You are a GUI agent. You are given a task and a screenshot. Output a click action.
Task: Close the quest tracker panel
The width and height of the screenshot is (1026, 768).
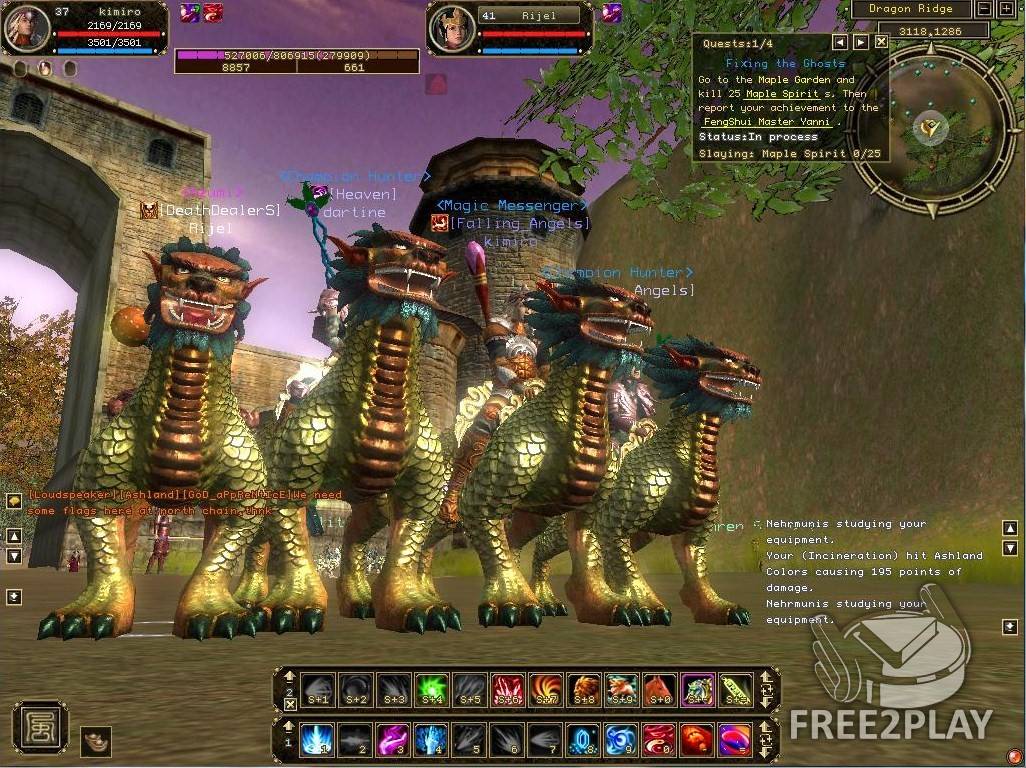(881, 42)
